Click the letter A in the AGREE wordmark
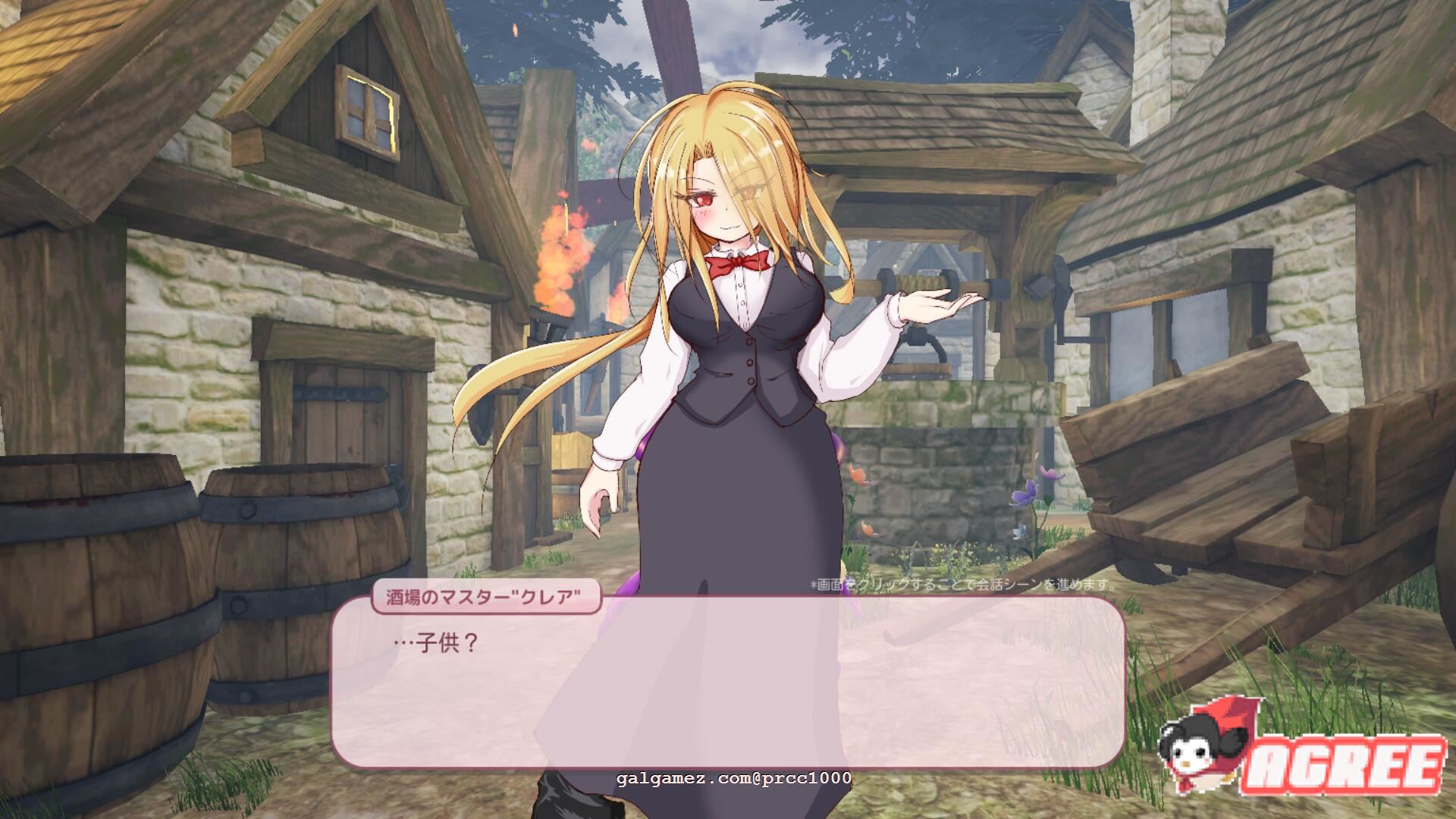The image size is (1456, 819). coord(1268,764)
